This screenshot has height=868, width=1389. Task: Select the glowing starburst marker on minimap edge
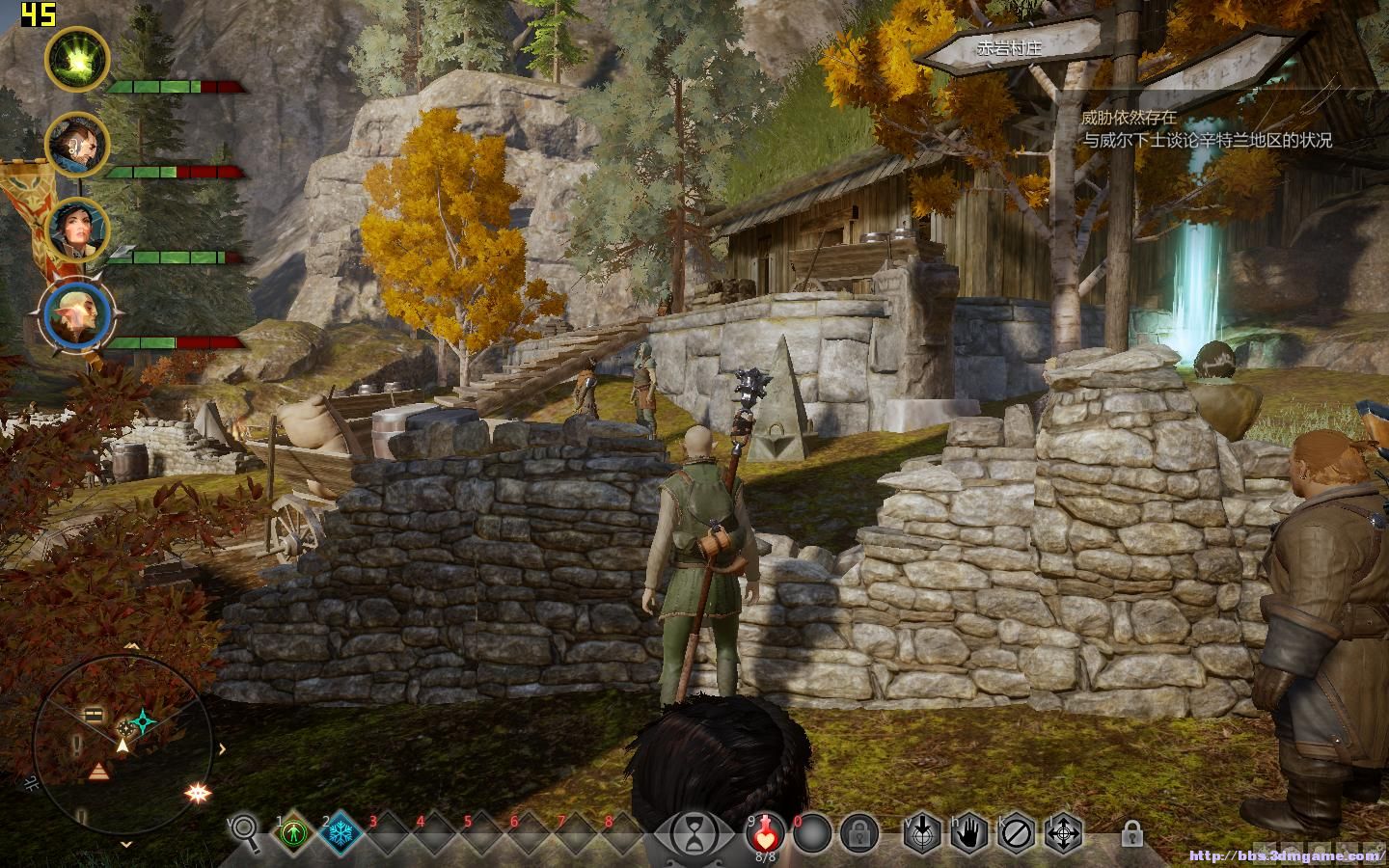pyautogui.click(x=200, y=793)
